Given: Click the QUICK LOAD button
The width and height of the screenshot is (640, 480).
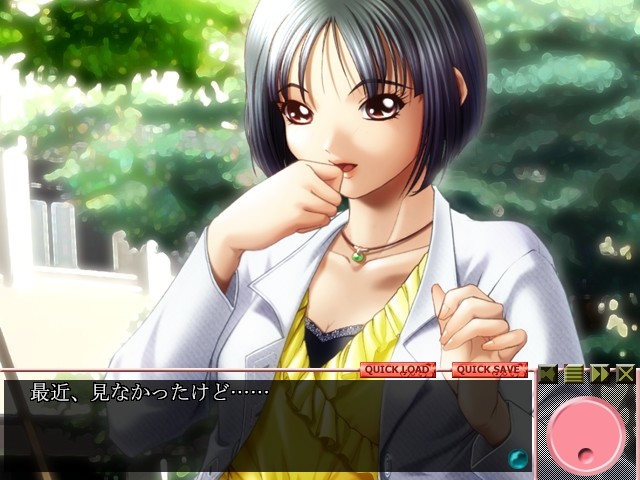Looking at the screenshot, I should [397, 370].
